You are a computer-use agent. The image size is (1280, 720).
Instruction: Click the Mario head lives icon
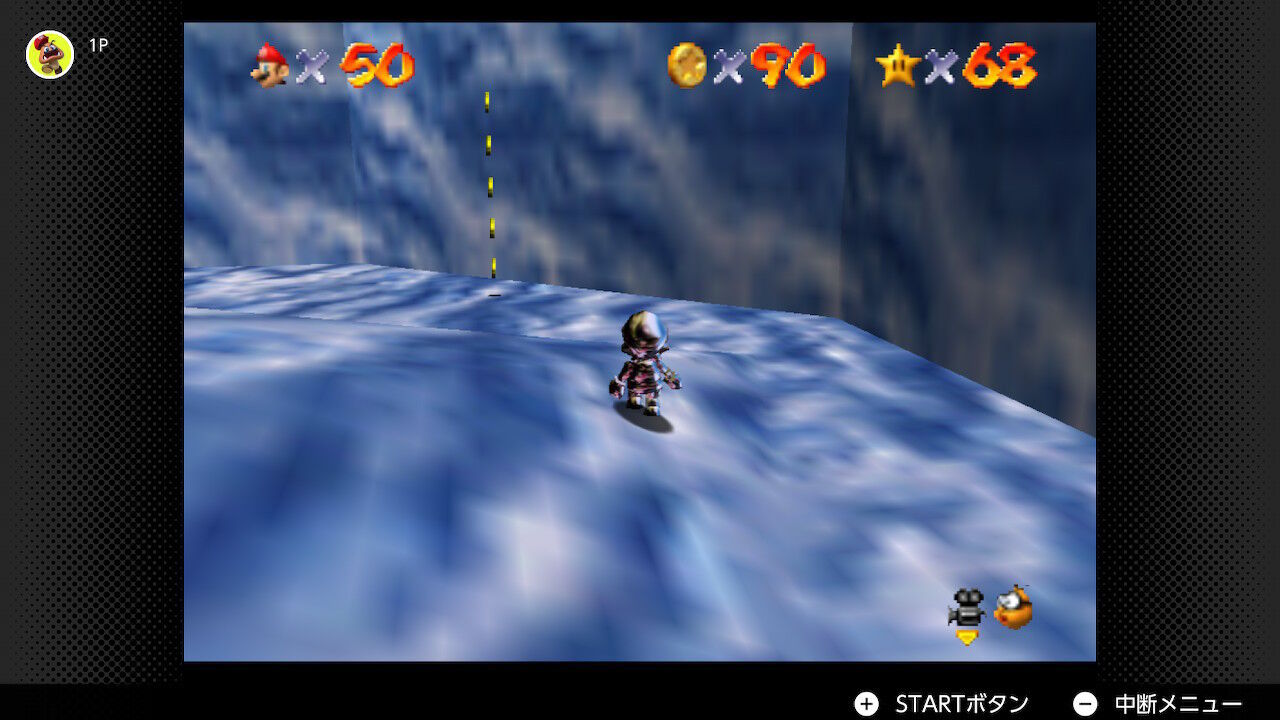[270, 65]
